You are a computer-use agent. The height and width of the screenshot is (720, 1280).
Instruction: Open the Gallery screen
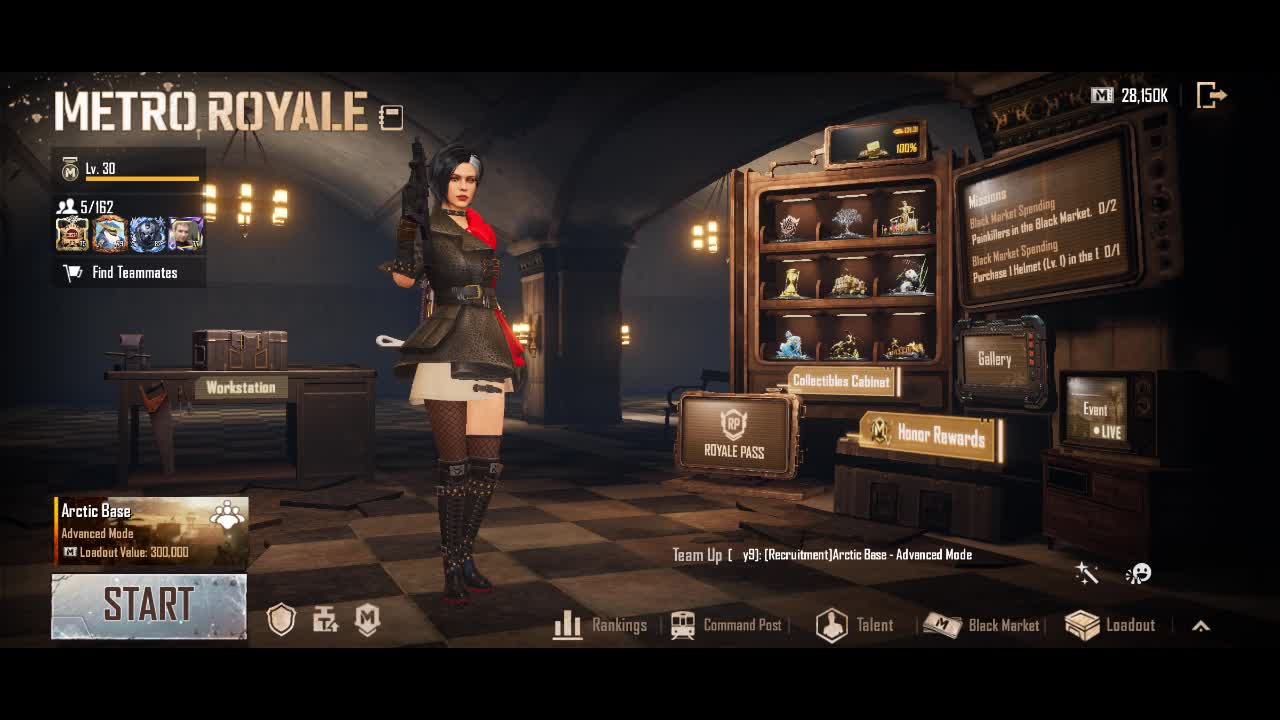(x=995, y=360)
